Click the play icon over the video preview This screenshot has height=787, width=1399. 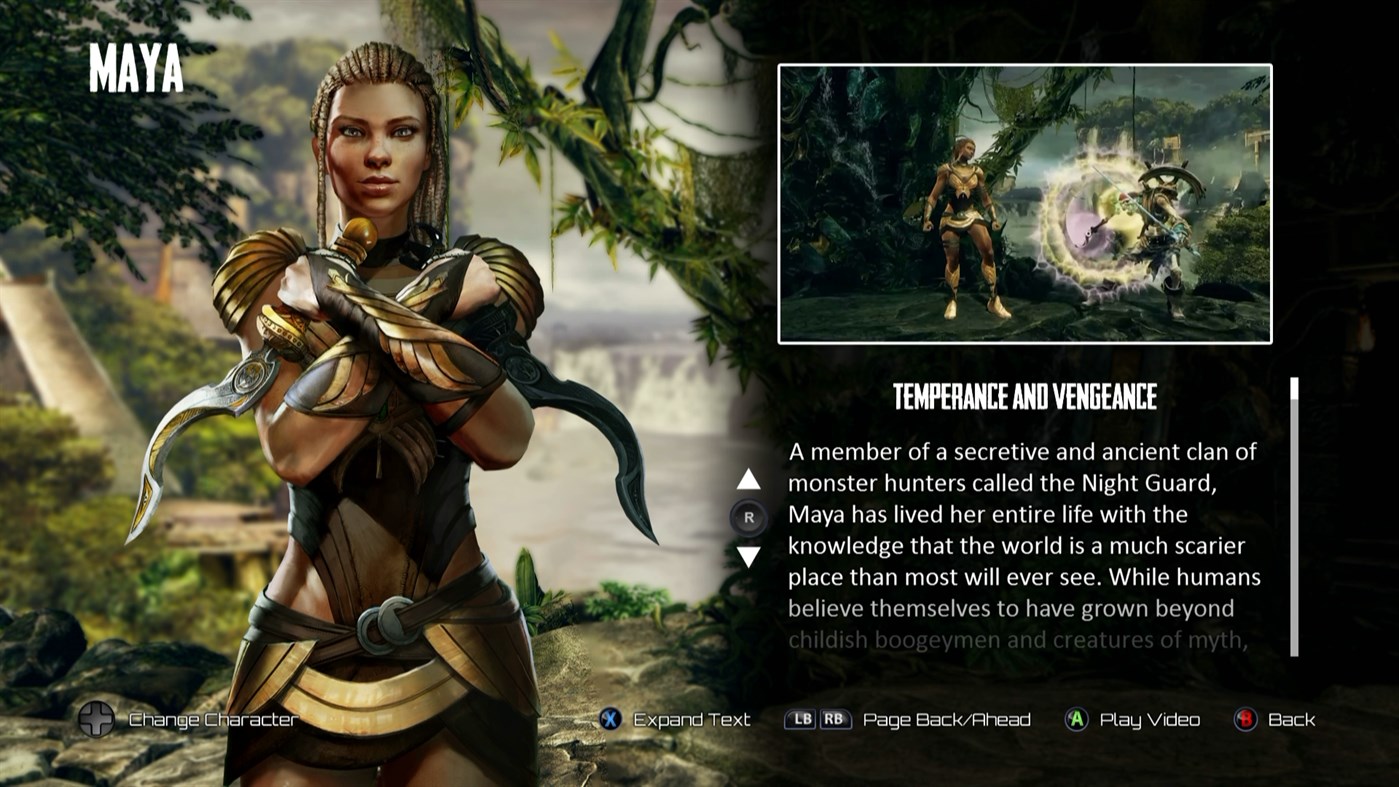[1024, 205]
